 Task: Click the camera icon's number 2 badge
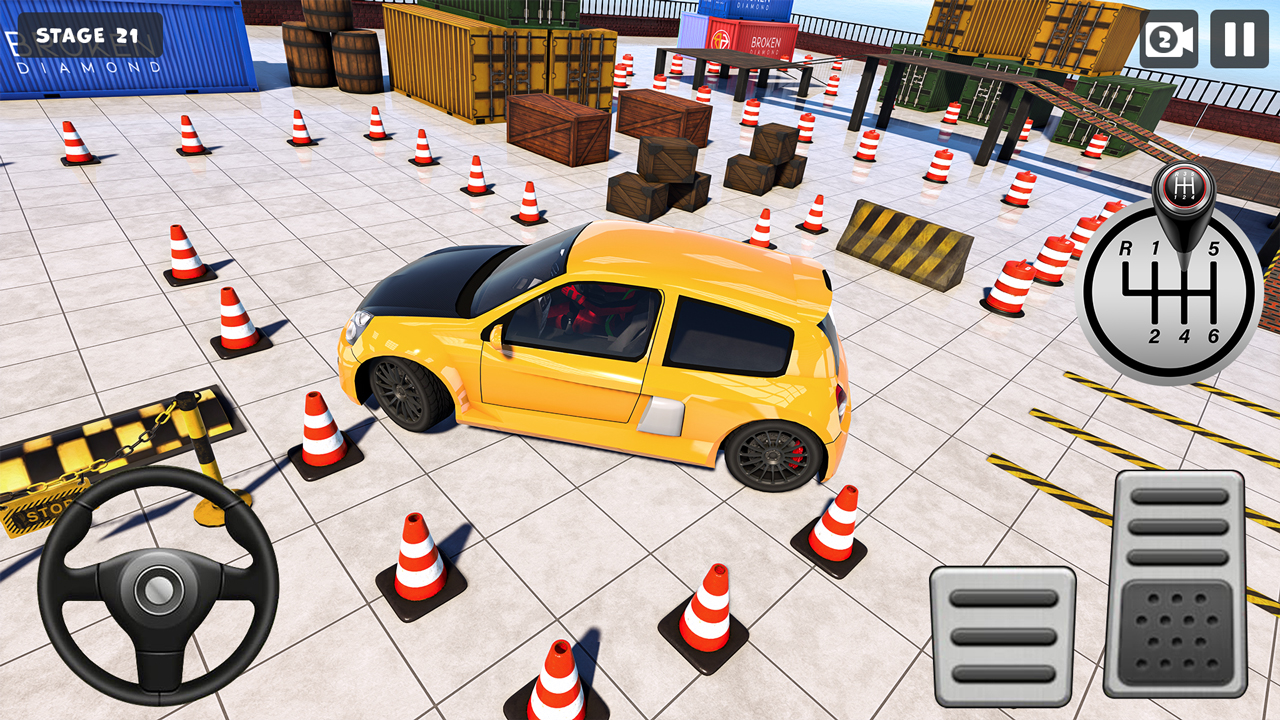click(1163, 39)
